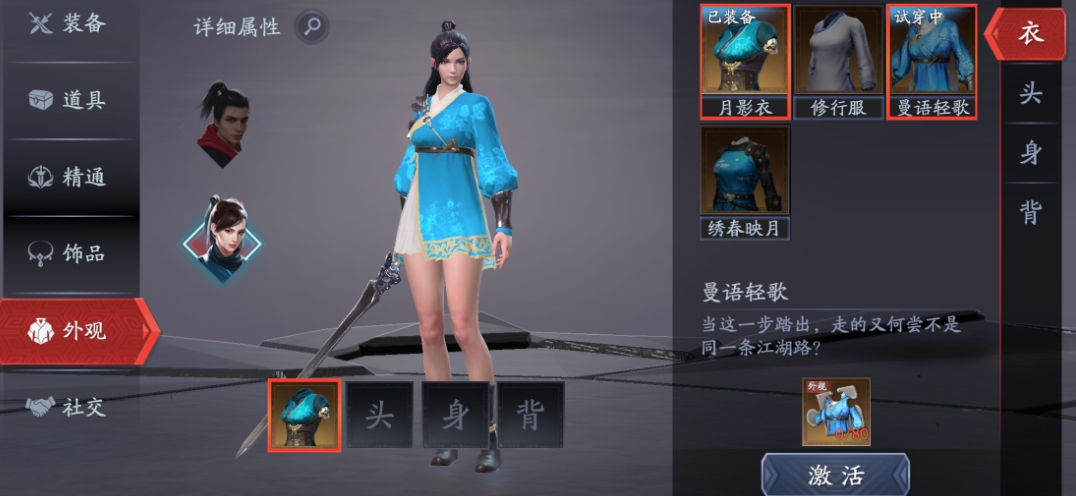Switch to the 头 head tab on the right
This screenshot has height=496, width=1076.
1029,94
